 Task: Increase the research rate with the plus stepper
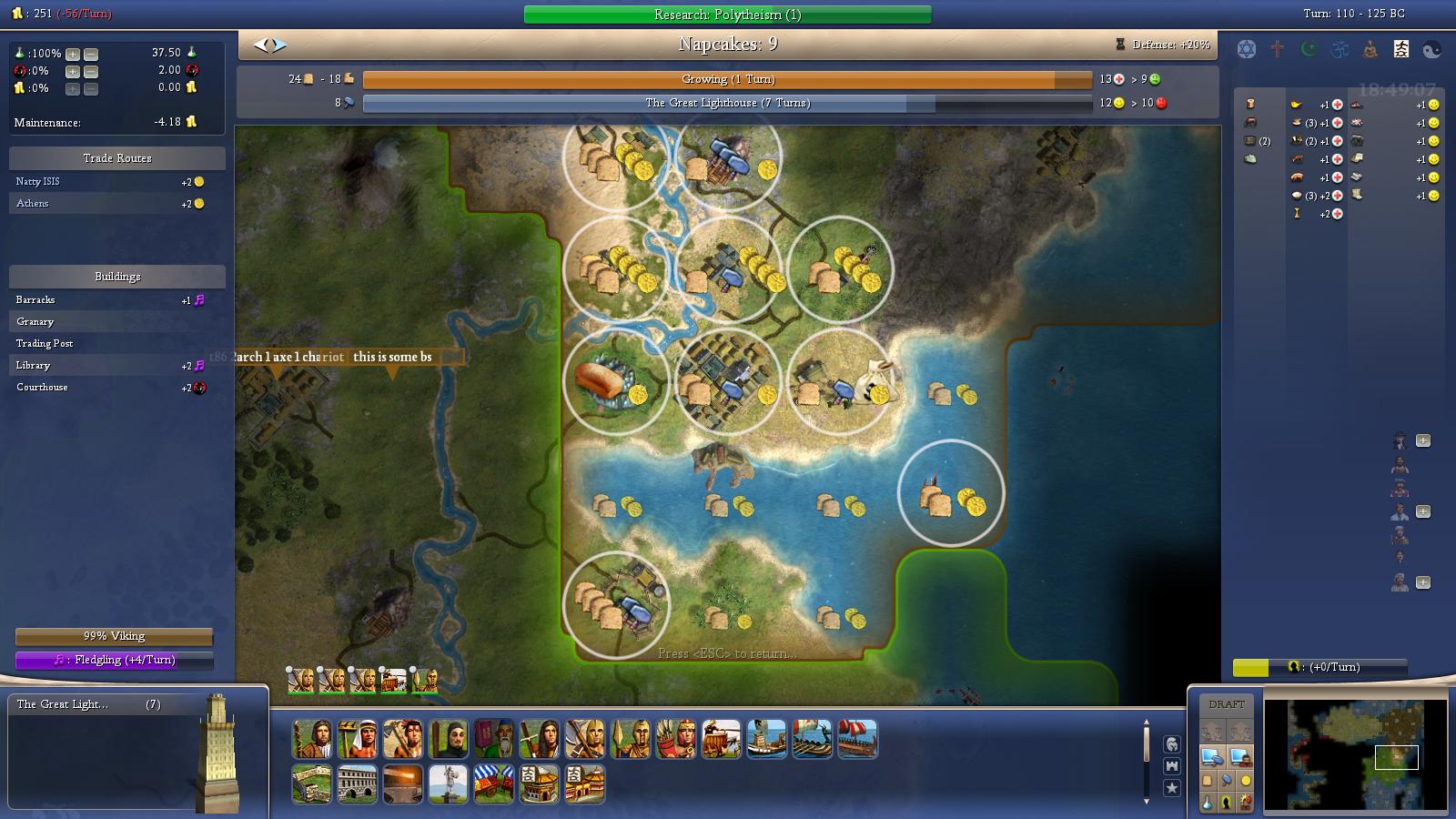click(x=71, y=54)
